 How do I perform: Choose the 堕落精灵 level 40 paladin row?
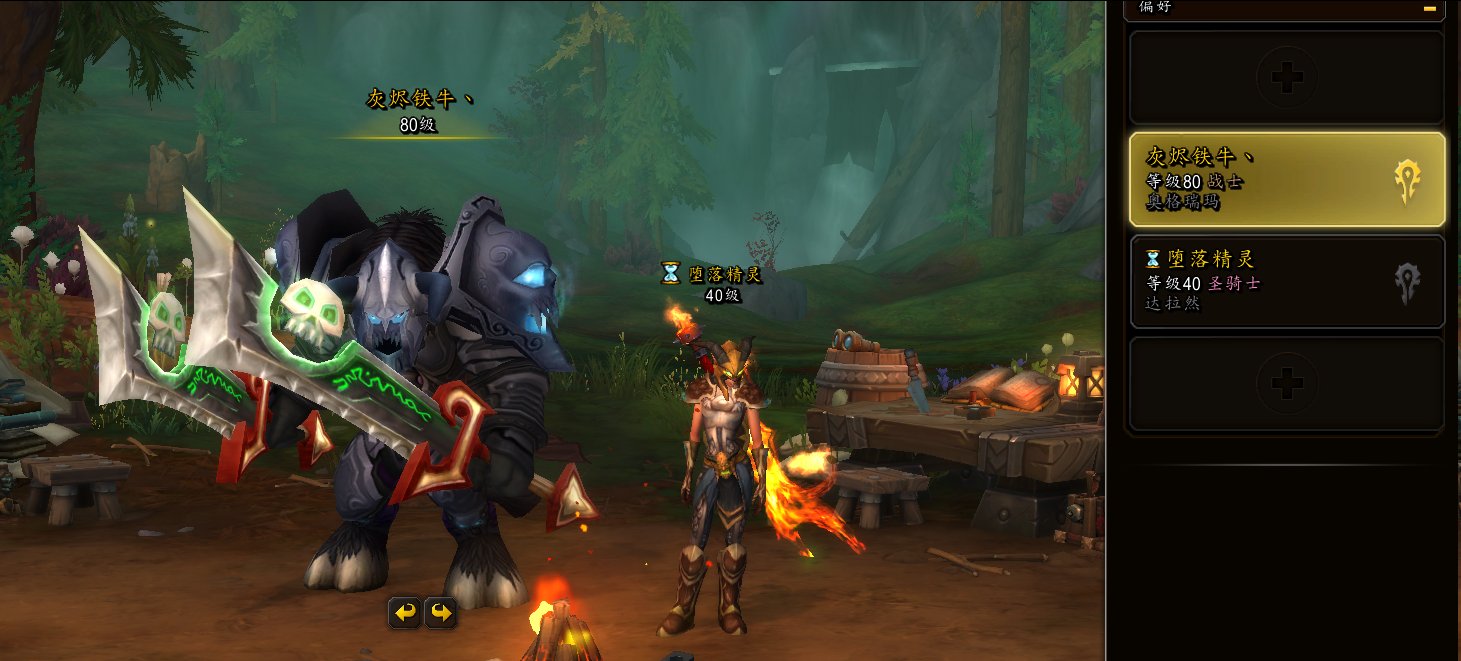[1286, 281]
